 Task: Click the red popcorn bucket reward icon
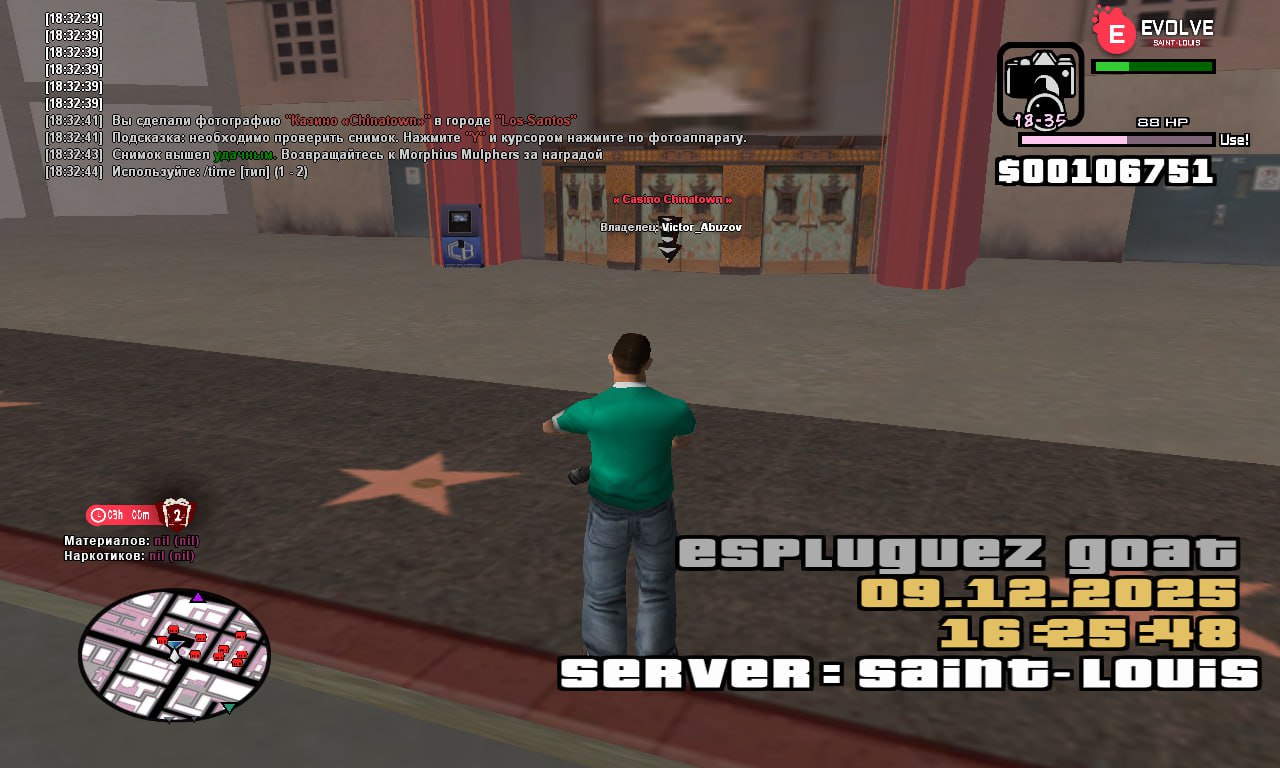tap(177, 514)
